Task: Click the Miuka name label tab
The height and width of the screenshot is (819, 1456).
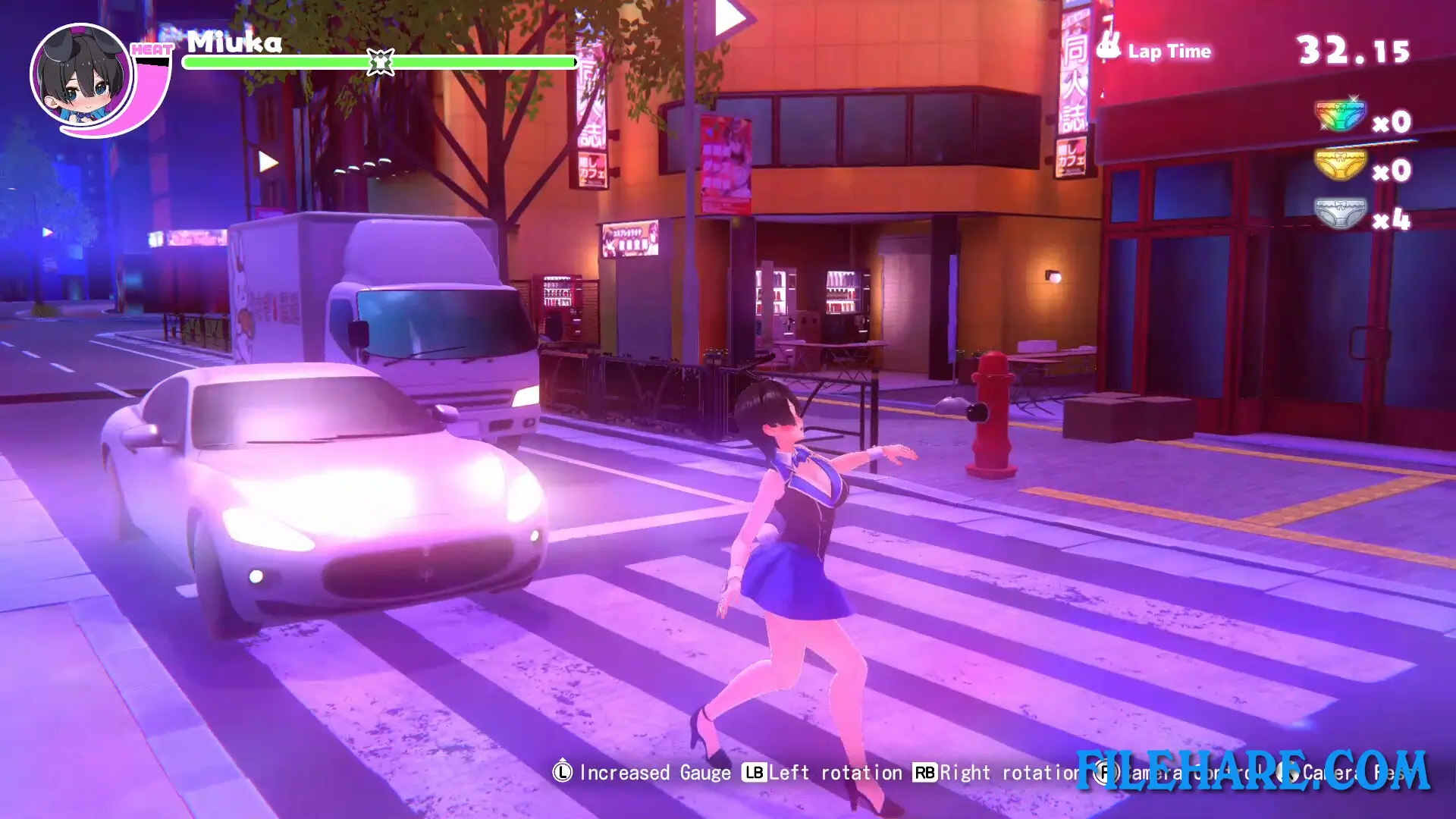Action: coord(234,42)
